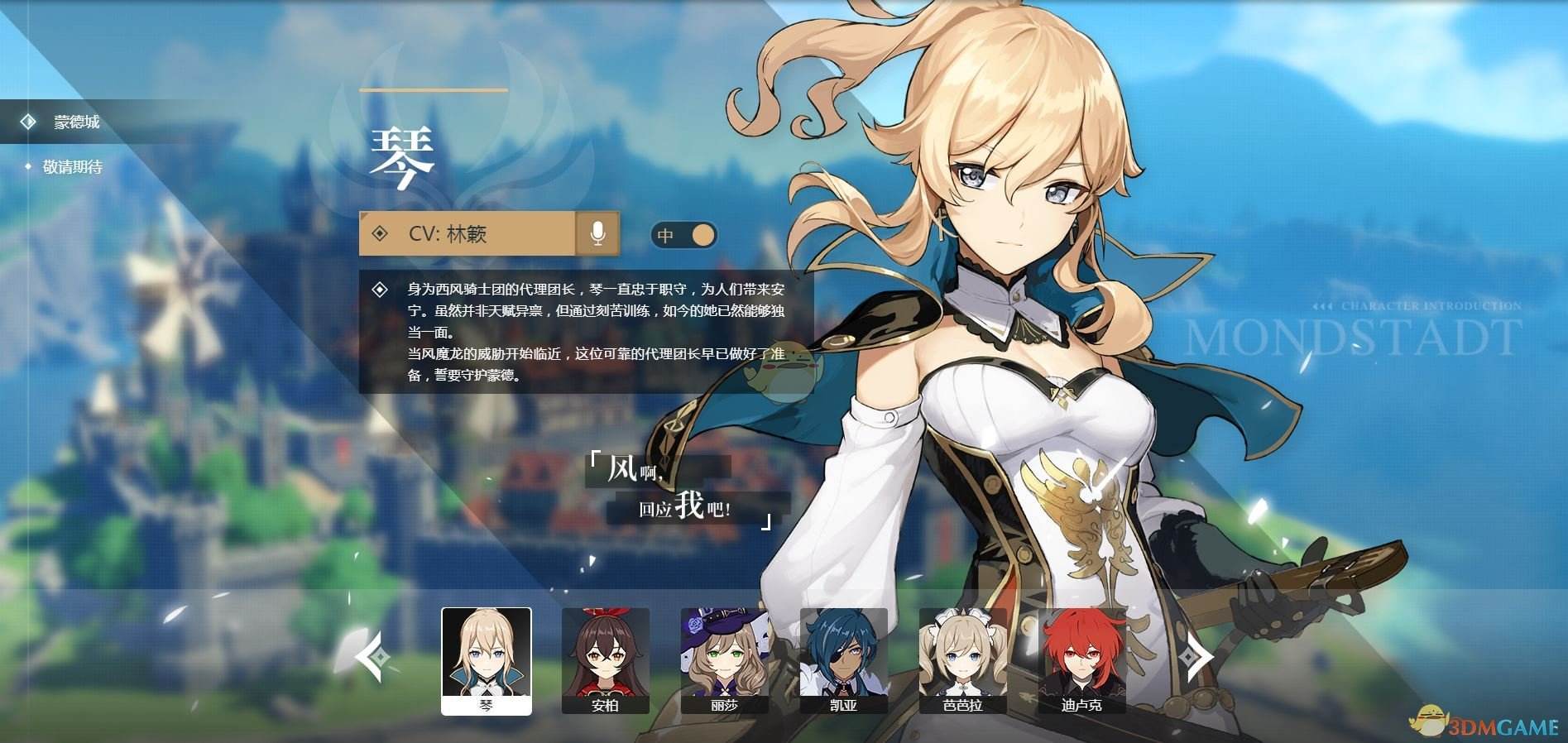Switch to the 凯亚 character portrait
This screenshot has width=1568, height=743.
844,660
